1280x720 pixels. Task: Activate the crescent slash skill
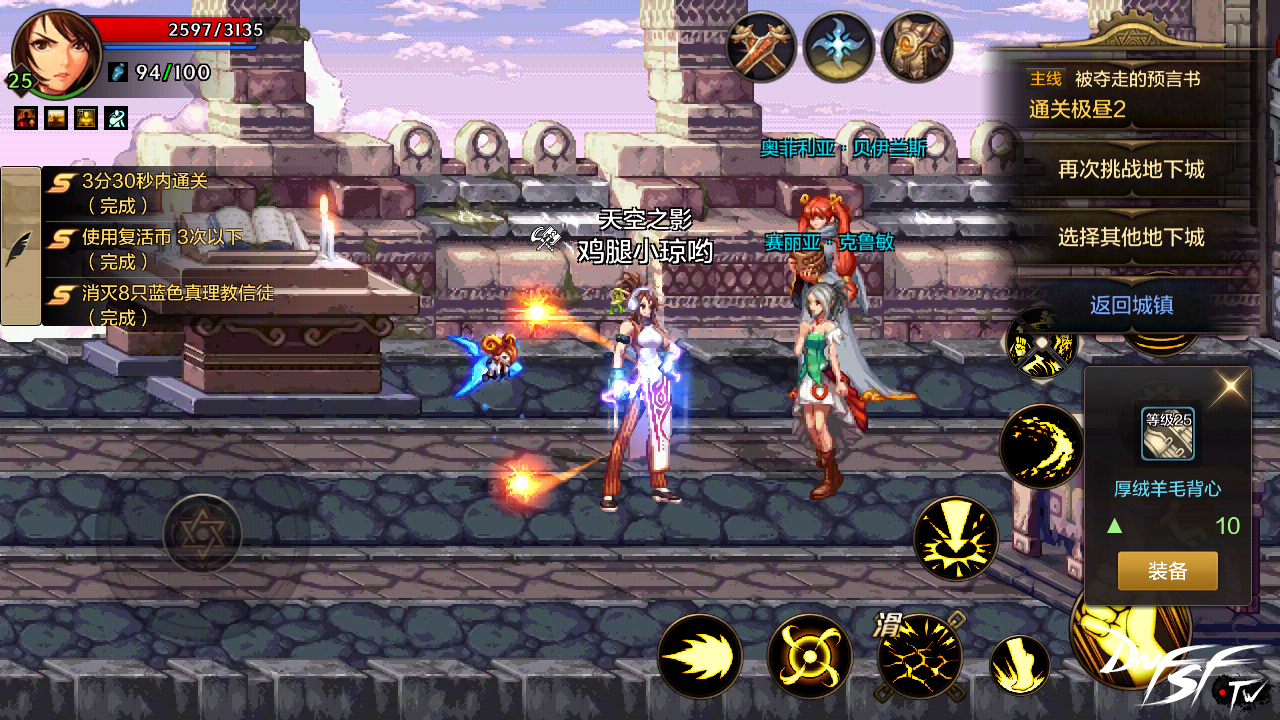click(1041, 446)
